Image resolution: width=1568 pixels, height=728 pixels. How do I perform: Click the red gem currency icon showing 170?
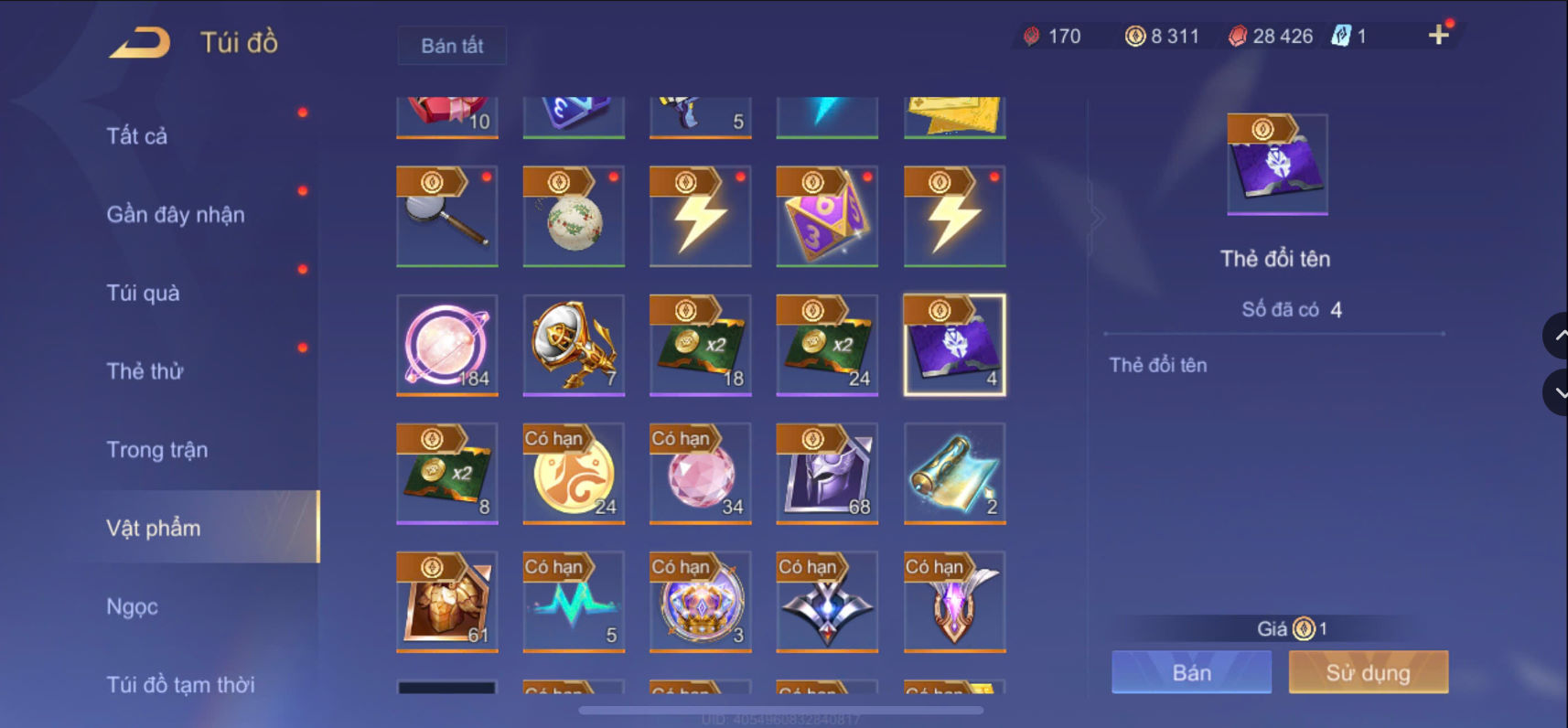point(1031,36)
